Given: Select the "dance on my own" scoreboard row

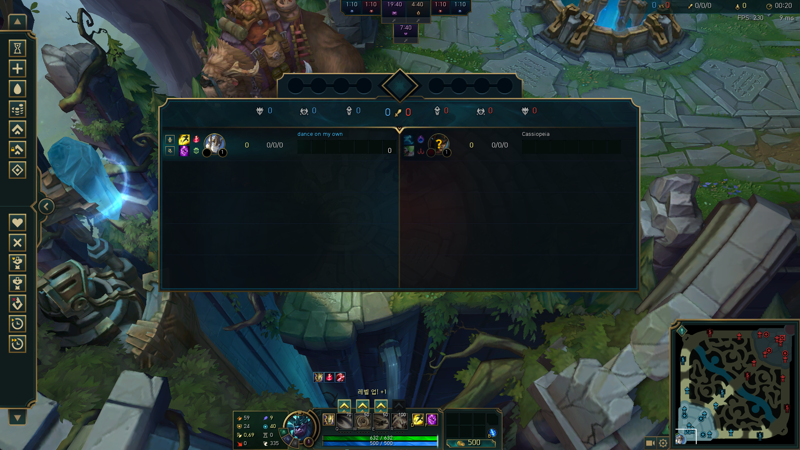Looking at the screenshot, I should (280, 145).
